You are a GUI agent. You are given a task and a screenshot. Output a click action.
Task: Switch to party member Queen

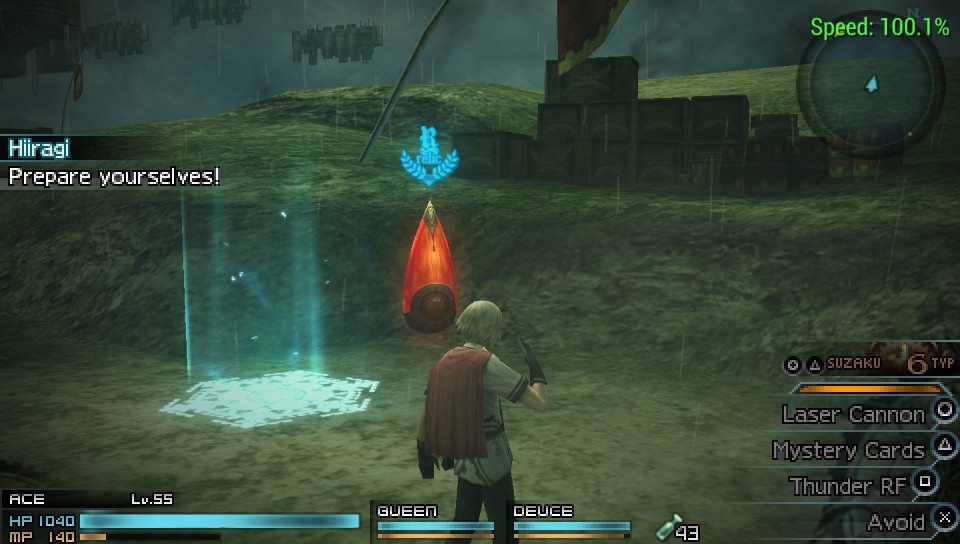click(x=435, y=519)
